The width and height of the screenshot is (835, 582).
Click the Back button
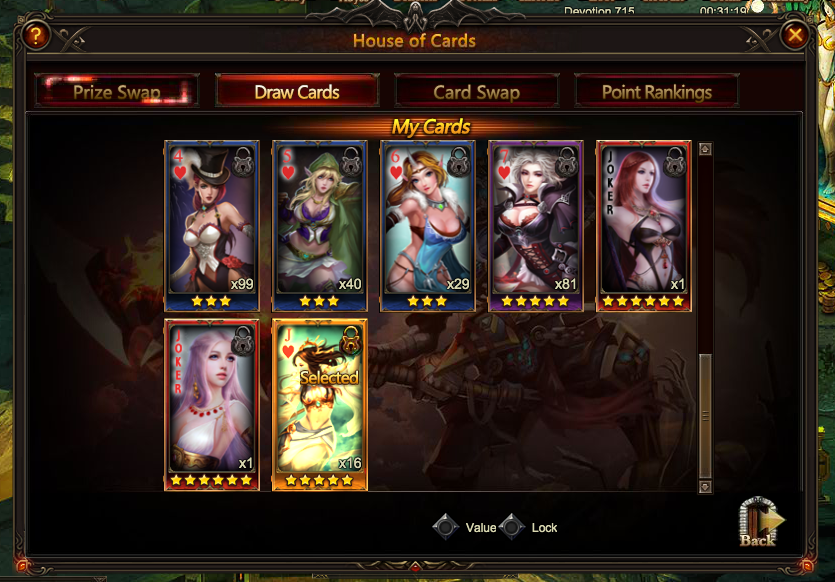pos(759,523)
